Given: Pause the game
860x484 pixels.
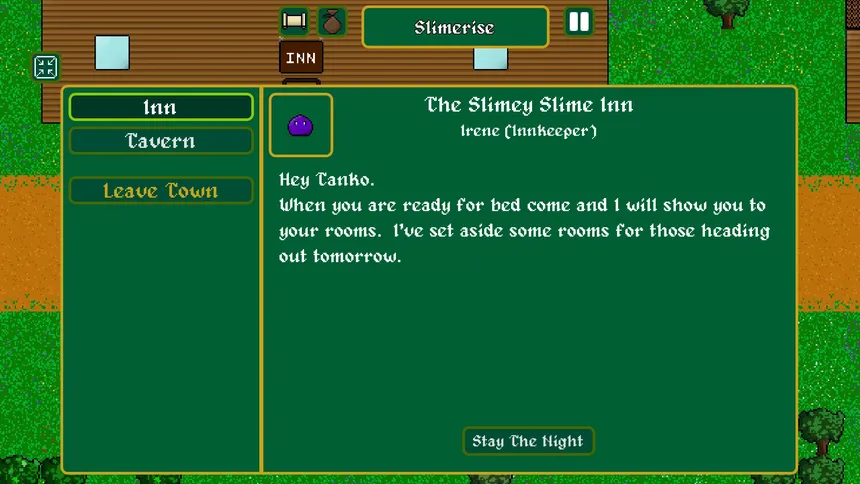Looking at the screenshot, I should tap(579, 22).
